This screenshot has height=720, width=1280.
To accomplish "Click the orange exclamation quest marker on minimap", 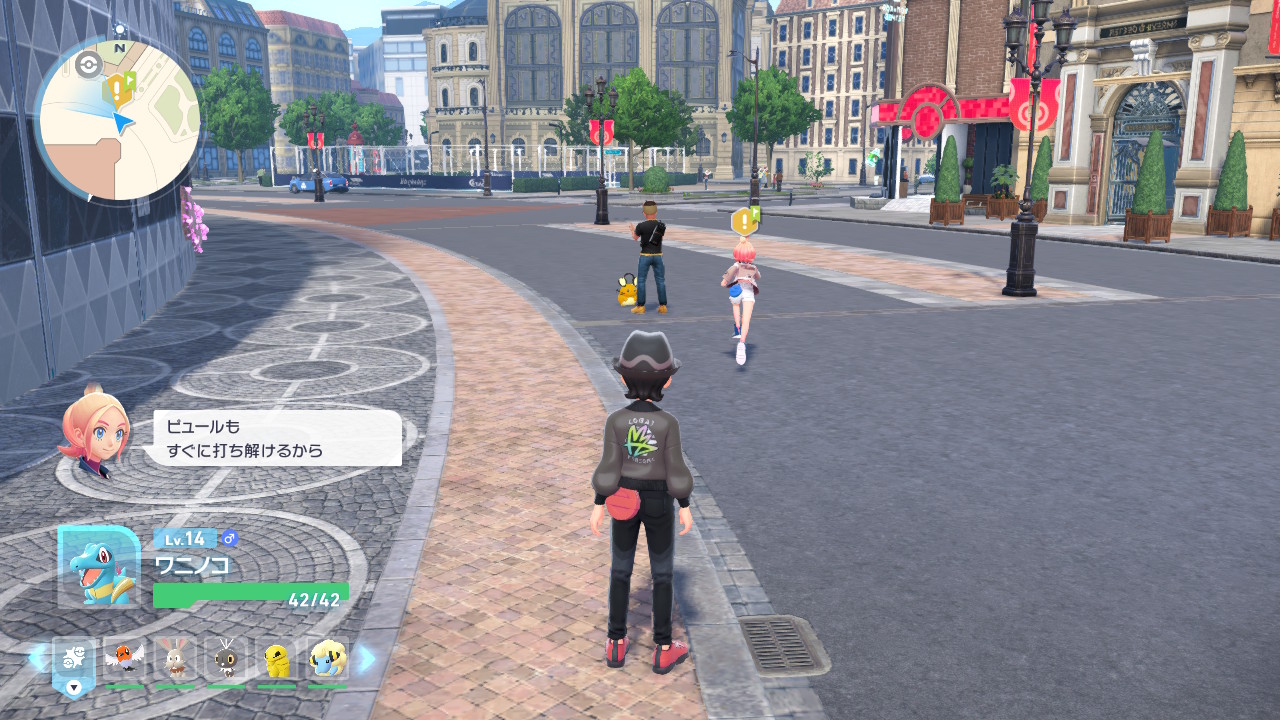I will (x=118, y=91).
